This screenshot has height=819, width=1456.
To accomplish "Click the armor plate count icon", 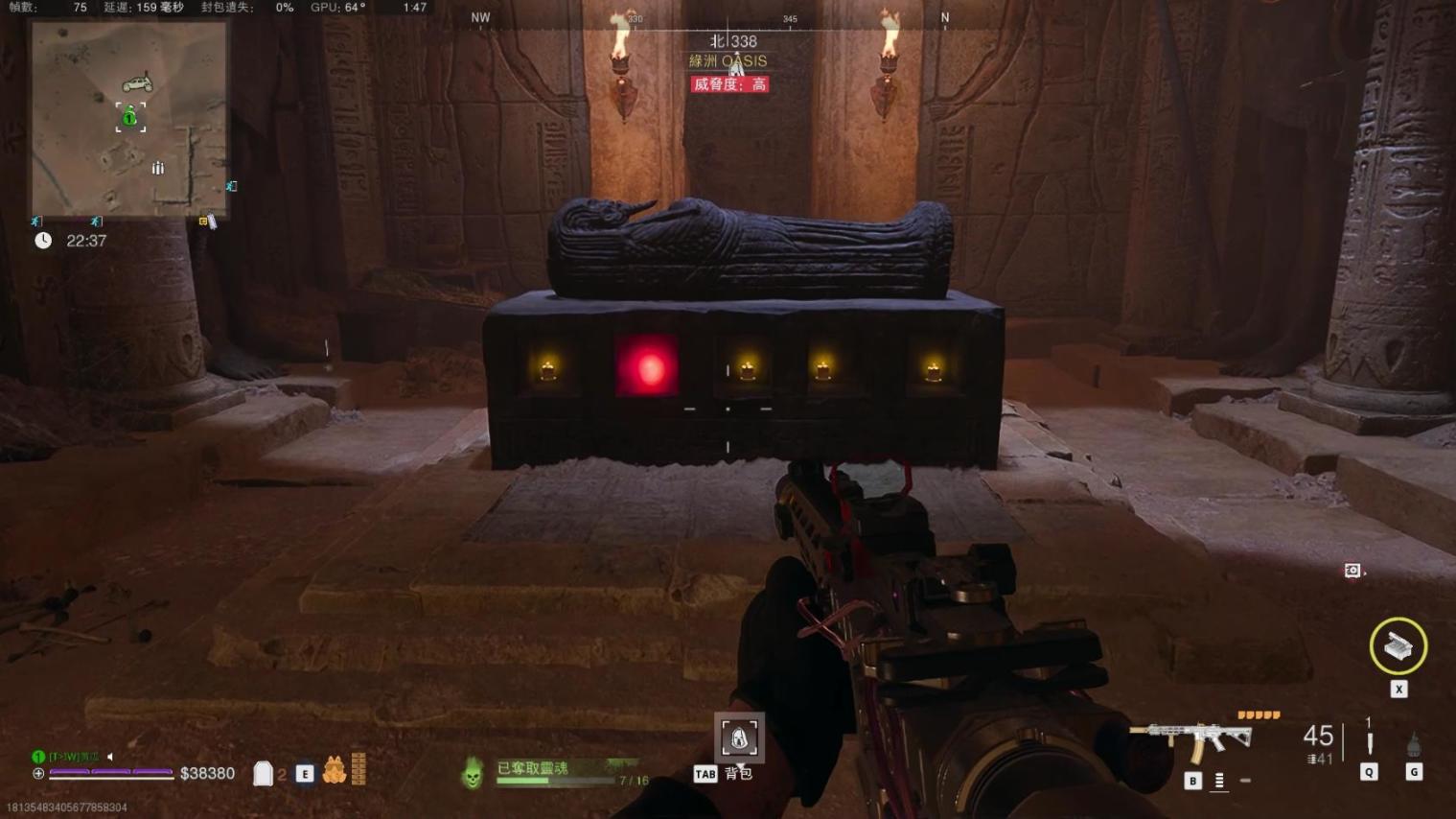I will pos(263,773).
